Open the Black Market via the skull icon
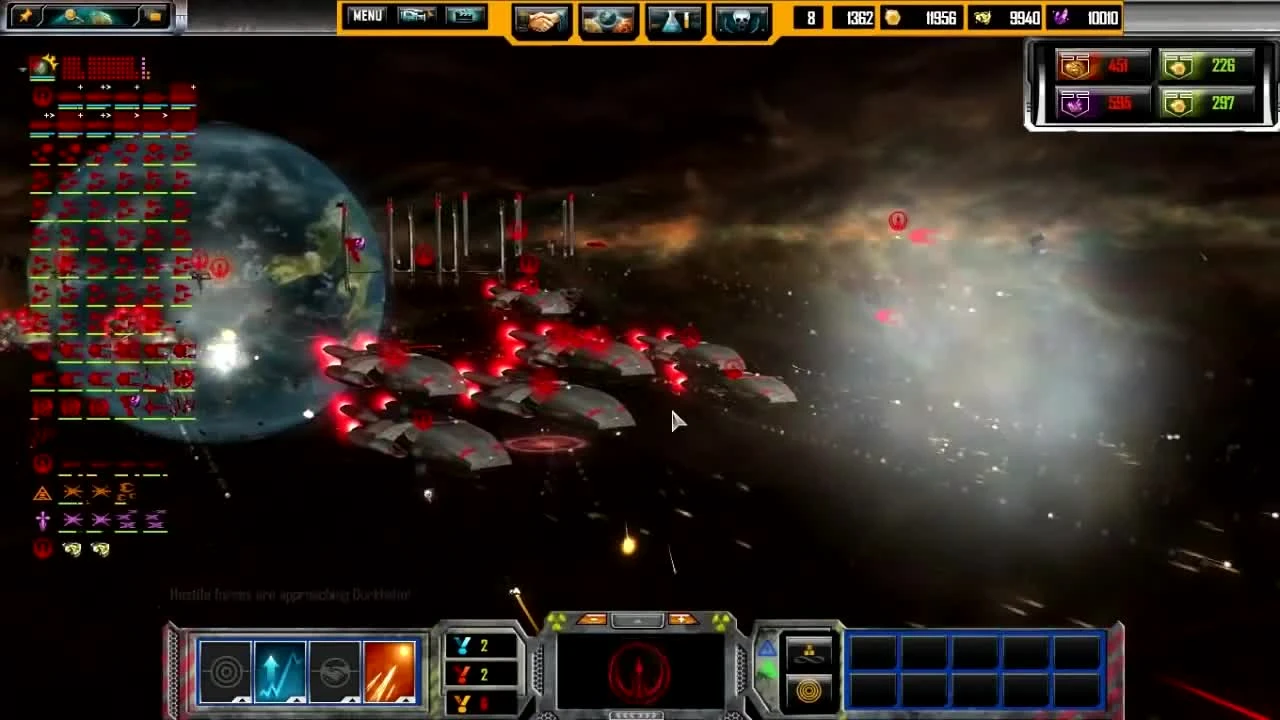The image size is (1280, 720). click(x=742, y=20)
